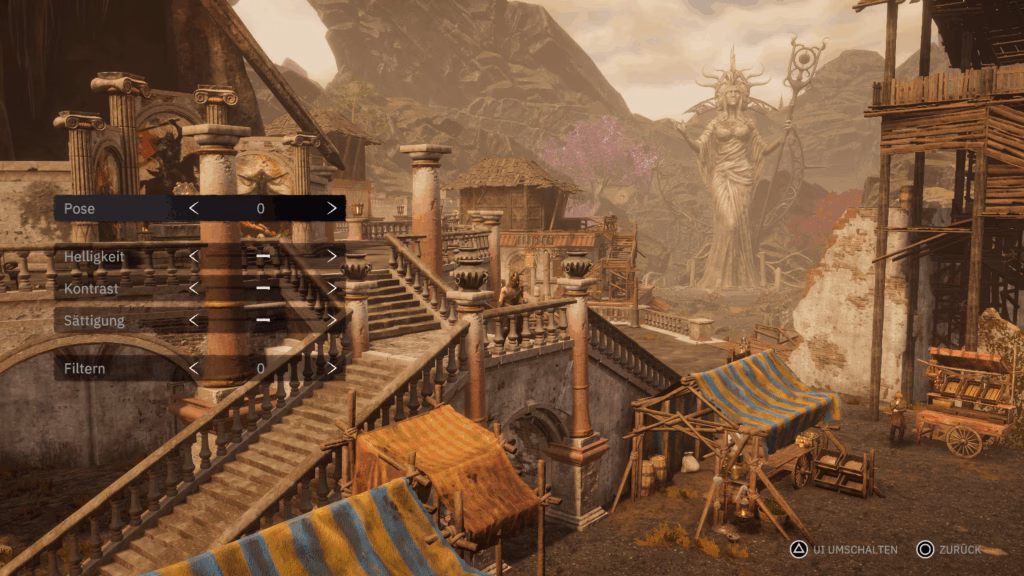Decrease Helligkeit with the left arrow
Image resolution: width=1024 pixels, height=576 pixels.
pyautogui.click(x=194, y=257)
